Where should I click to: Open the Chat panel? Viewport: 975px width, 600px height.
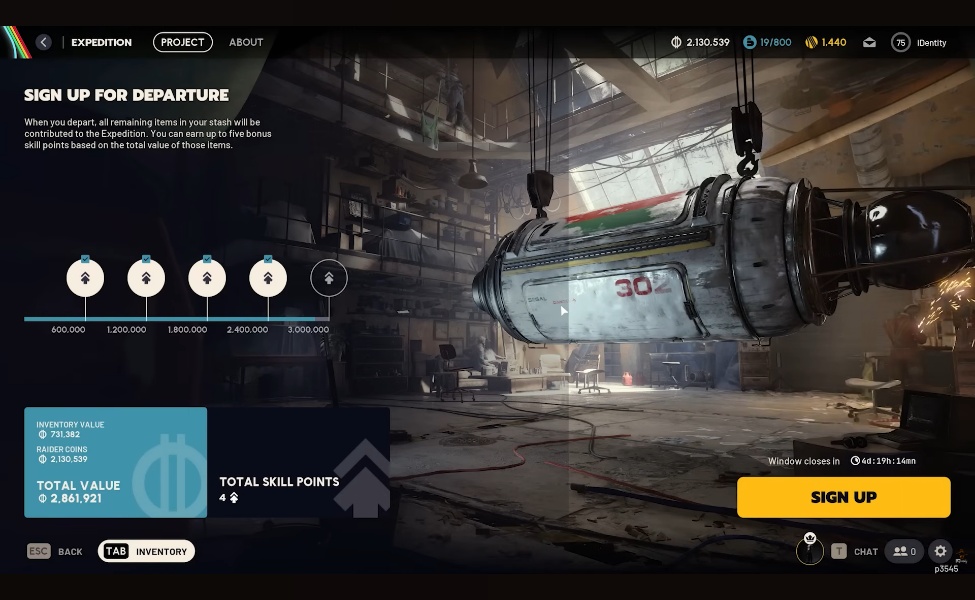point(856,551)
